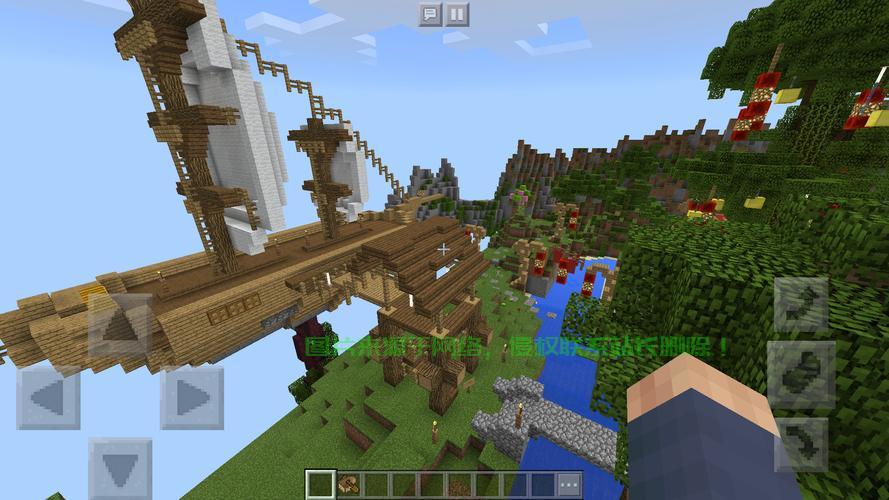Tap the move left arrow
The height and width of the screenshot is (500, 889).
point(48,397)
